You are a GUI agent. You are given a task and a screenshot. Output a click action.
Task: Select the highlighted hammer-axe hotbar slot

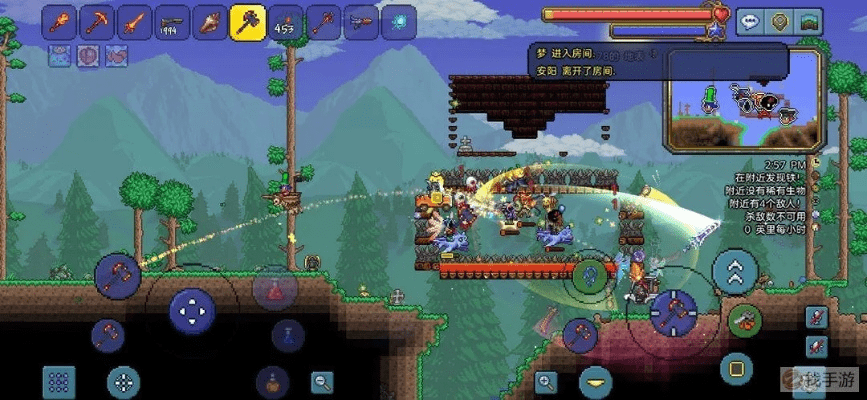click(x=246, y=22)
